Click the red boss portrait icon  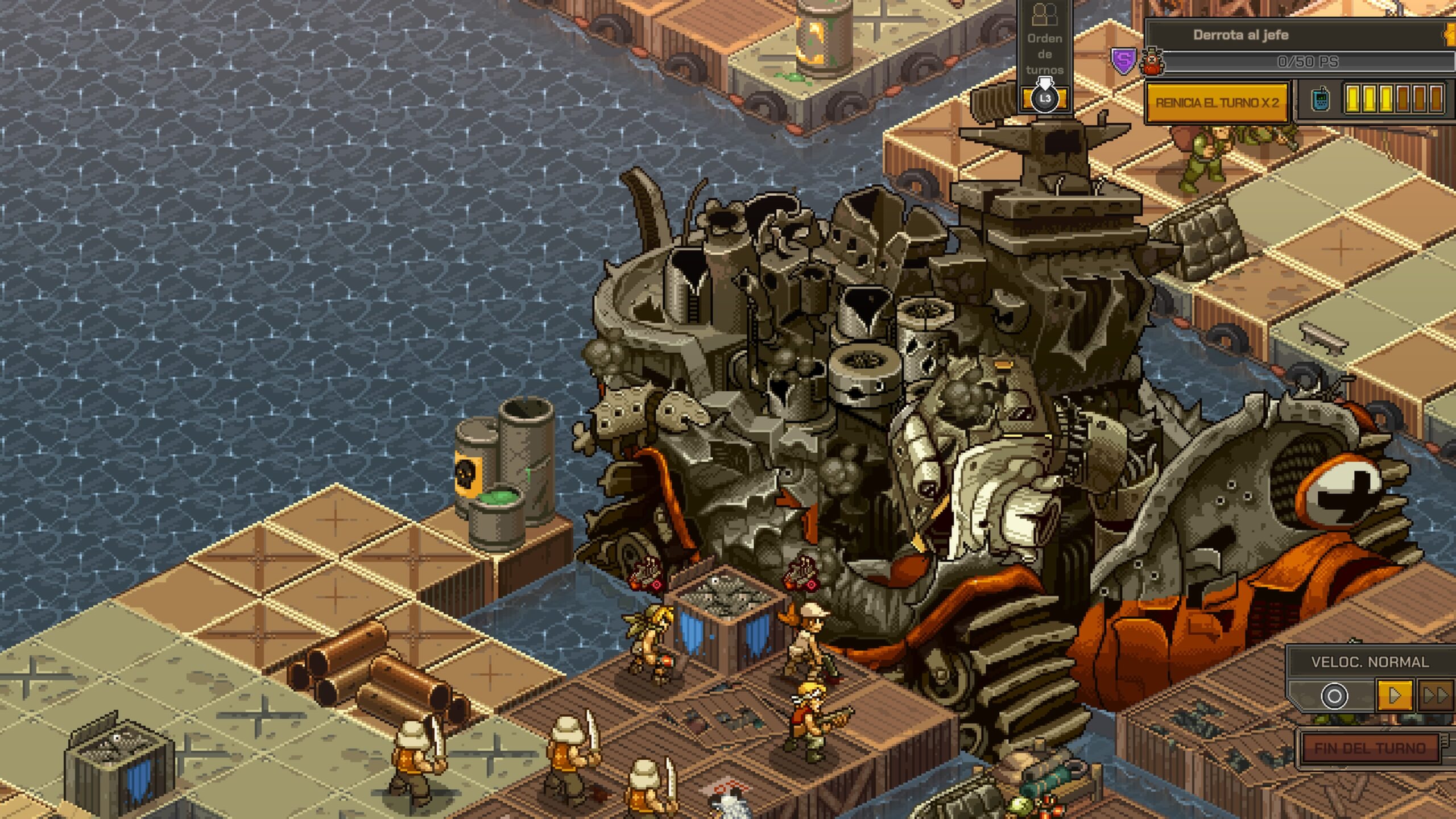pyautogui.click(x=1152, y=61)
